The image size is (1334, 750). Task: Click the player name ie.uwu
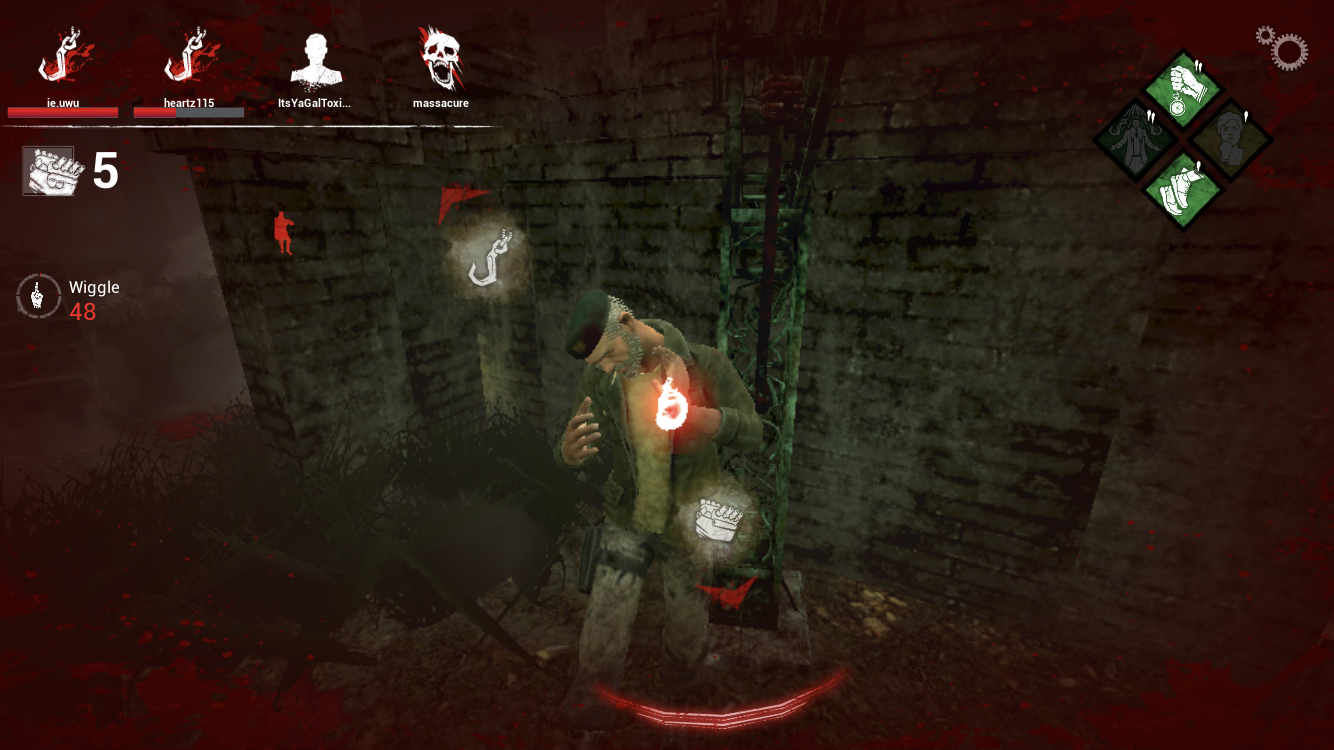pos(62,102)
